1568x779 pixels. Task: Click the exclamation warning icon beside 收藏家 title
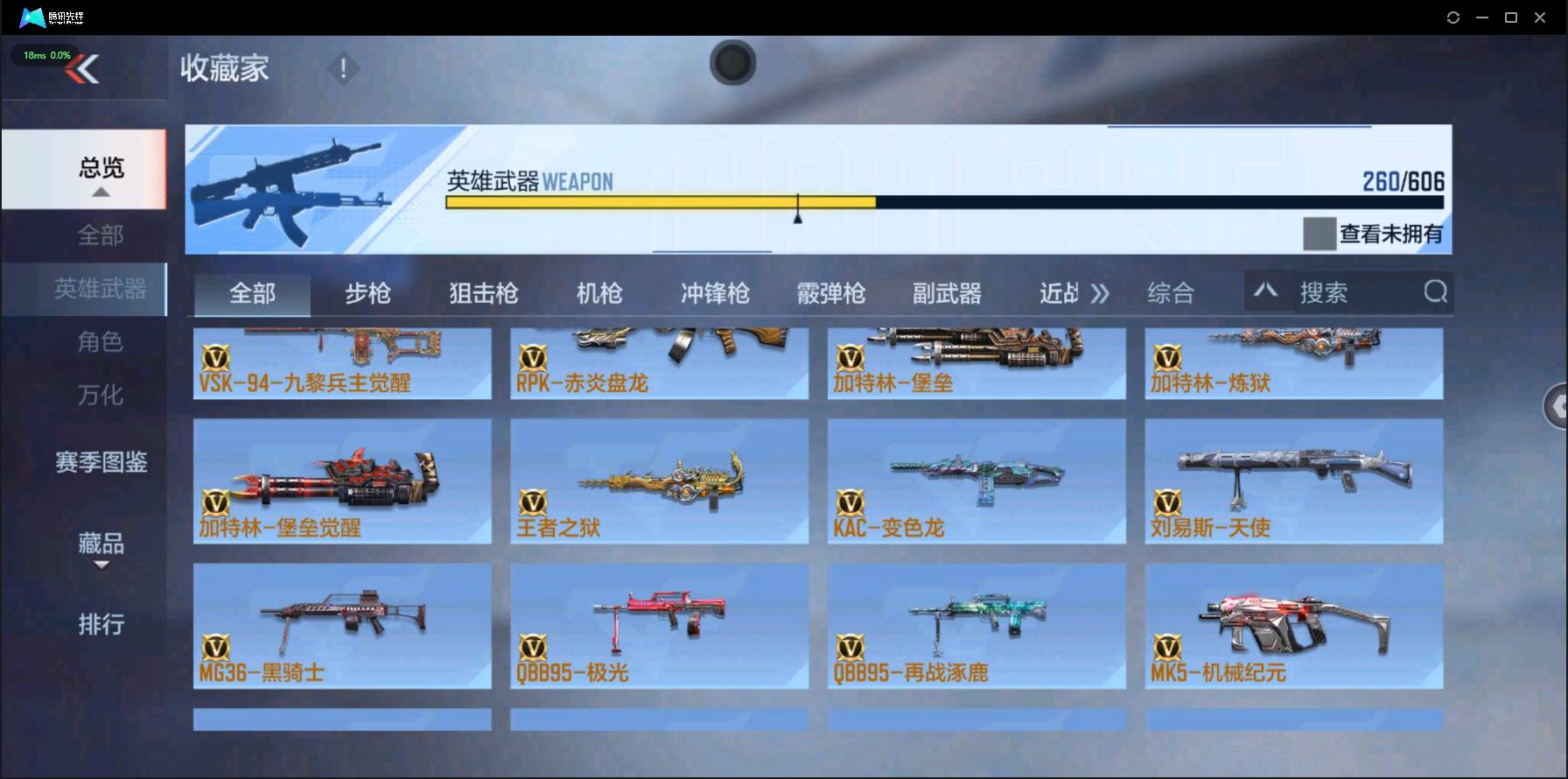tap(343, 68)
